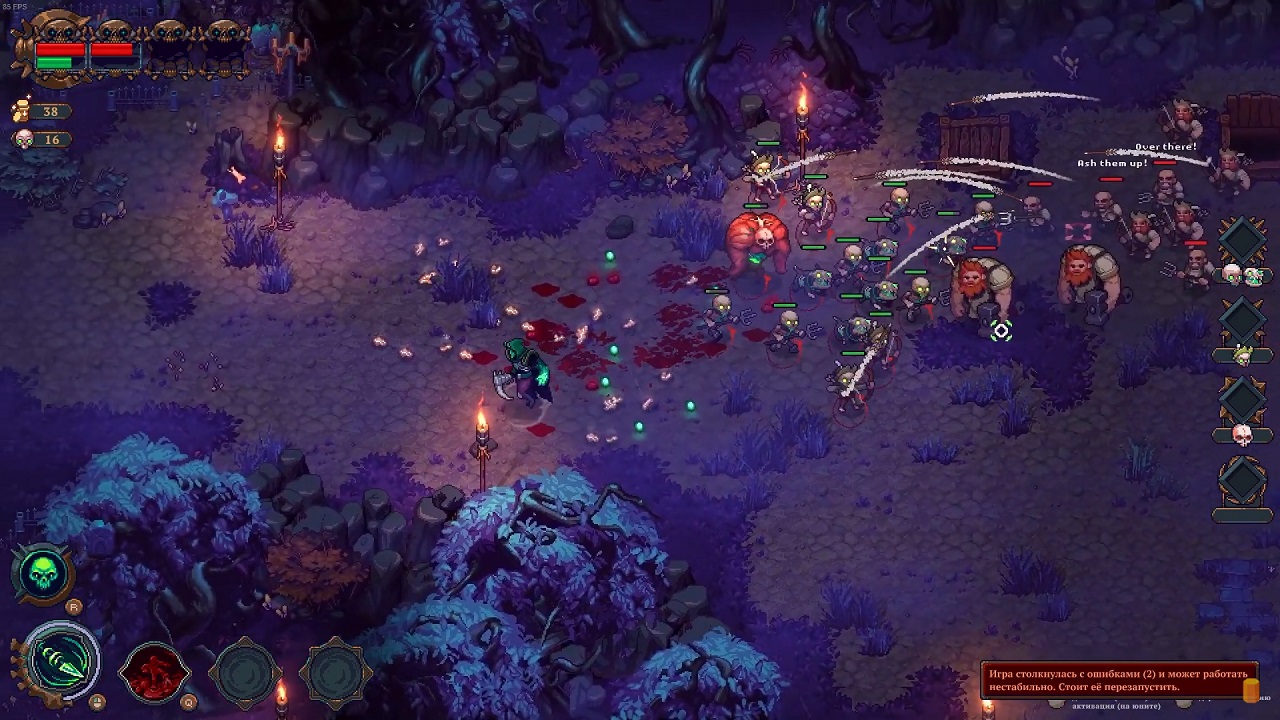Use the green drill dash ability
The height and width of the screenshot is (720, 1280).
(x=63, y=662)
